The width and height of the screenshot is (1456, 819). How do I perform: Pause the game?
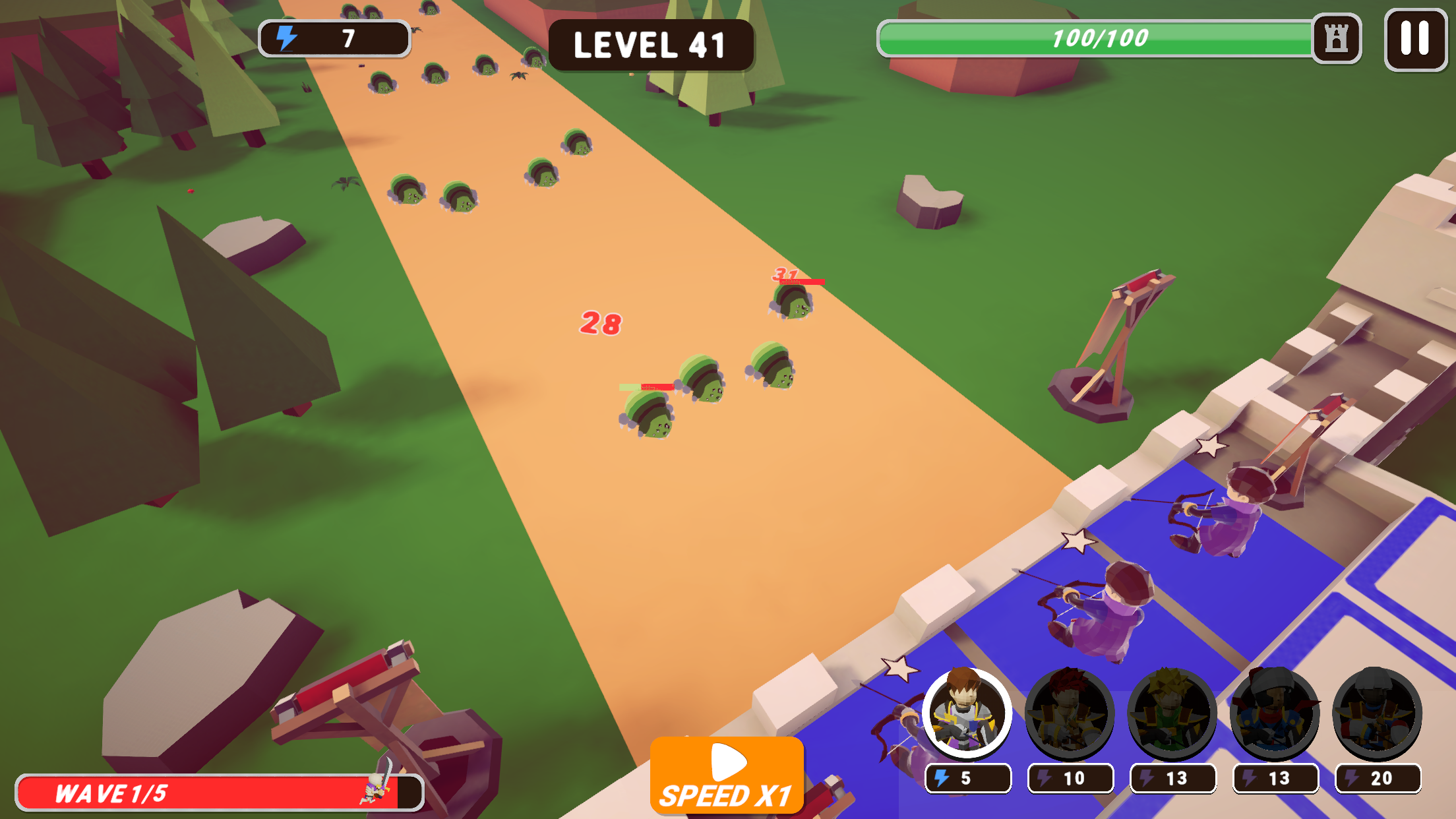[x=1415, y=39]
